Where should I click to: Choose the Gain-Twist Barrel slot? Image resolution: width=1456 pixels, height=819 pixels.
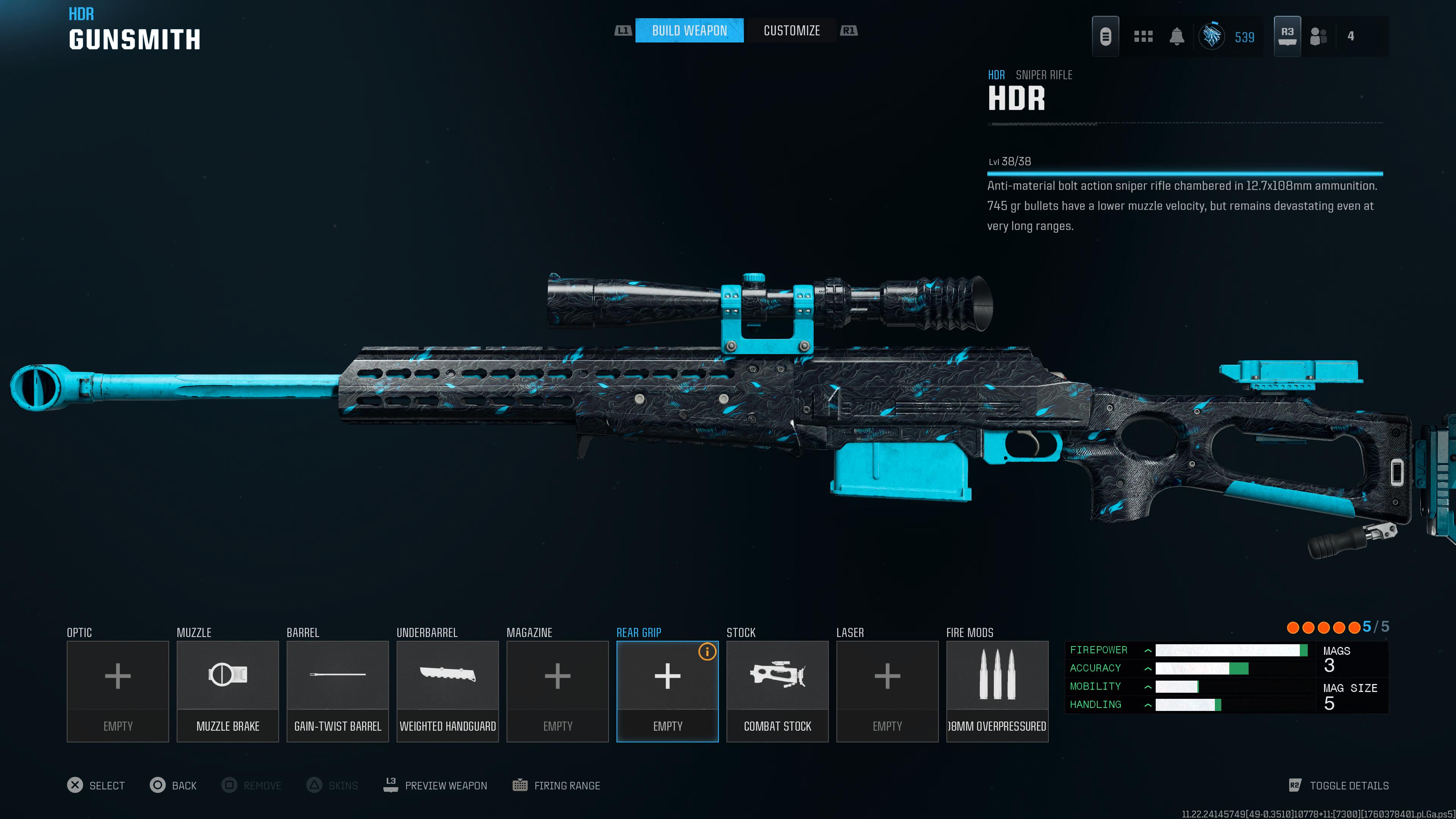click(337, 691)
